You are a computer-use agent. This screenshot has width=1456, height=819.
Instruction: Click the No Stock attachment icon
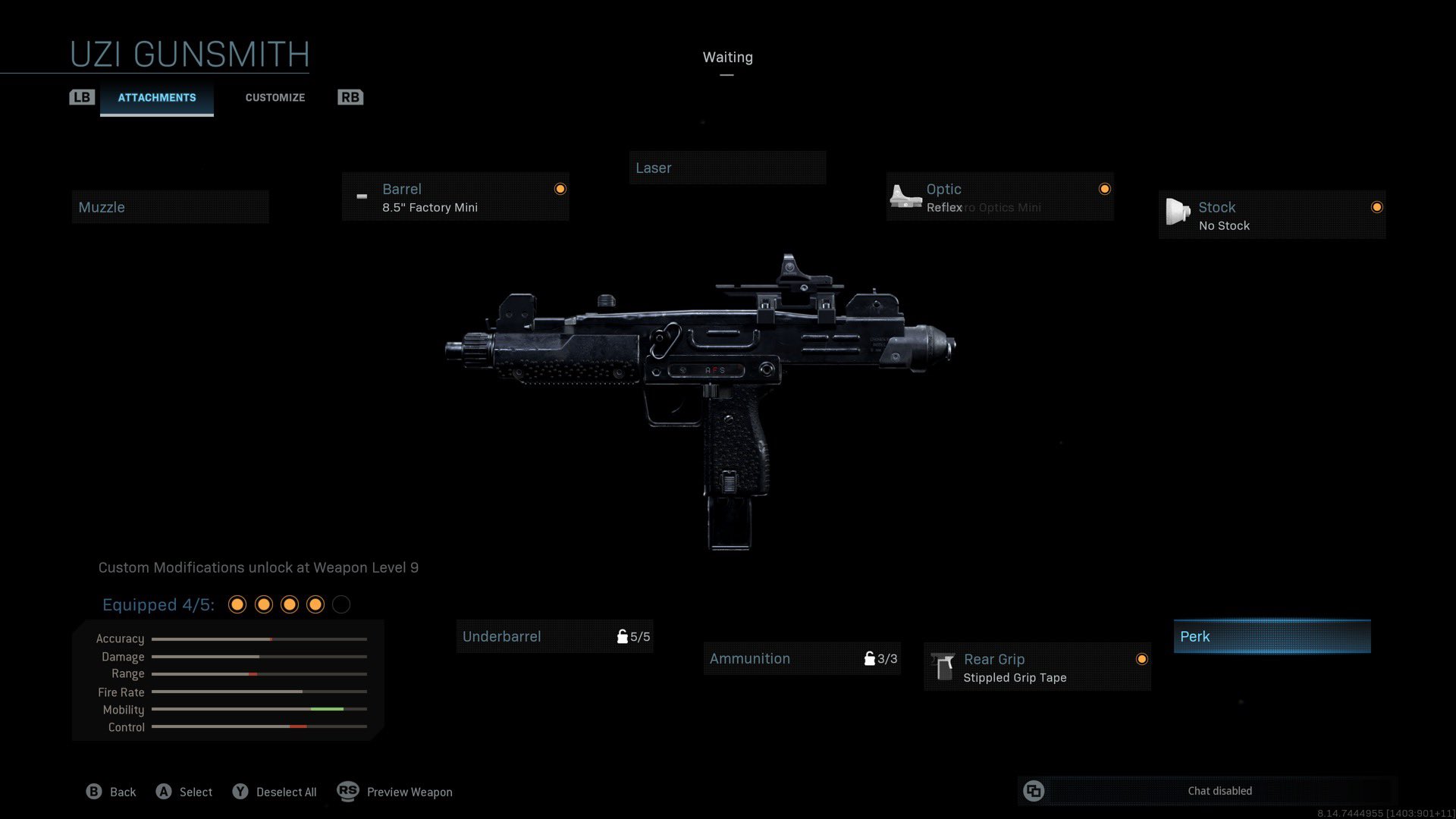1177,214
